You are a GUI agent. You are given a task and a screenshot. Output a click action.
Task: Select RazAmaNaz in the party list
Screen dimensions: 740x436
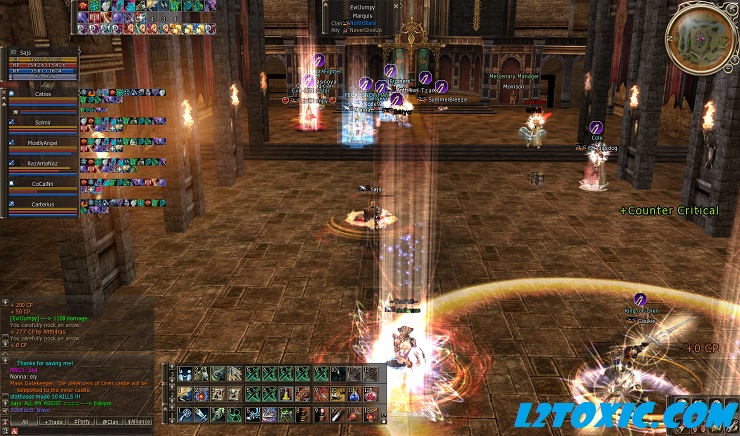click(42, 162)
